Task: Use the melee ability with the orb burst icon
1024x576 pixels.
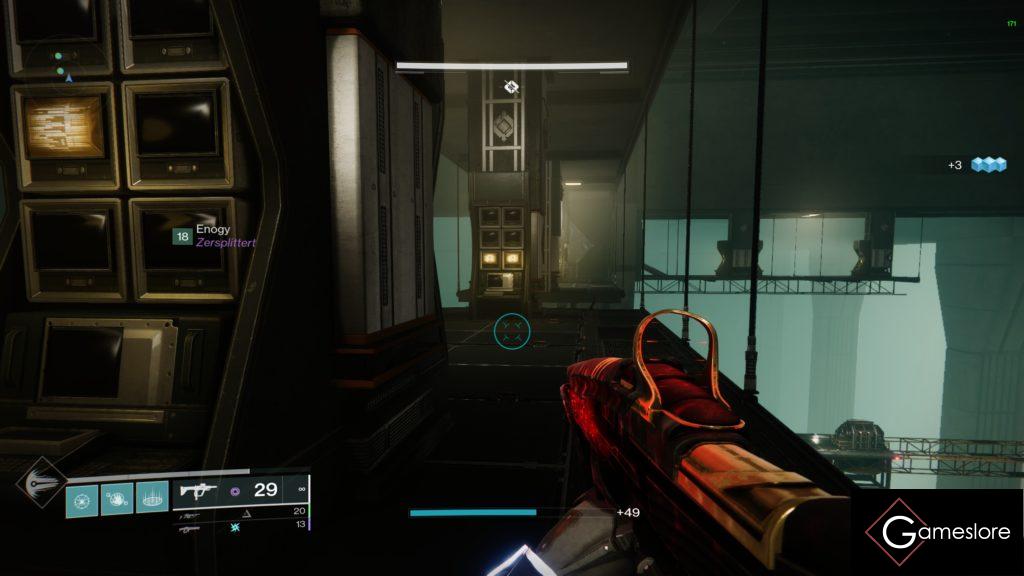Action: pos(117,499)
